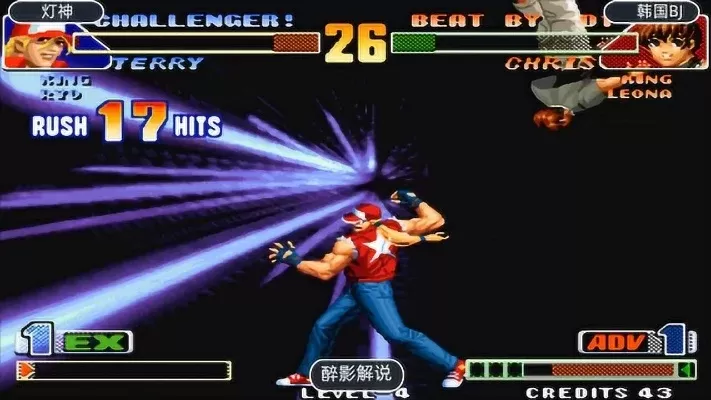
Task: Click the 醉影解说 commentator label
Action: pyautogui.click(x=356, y=375)
